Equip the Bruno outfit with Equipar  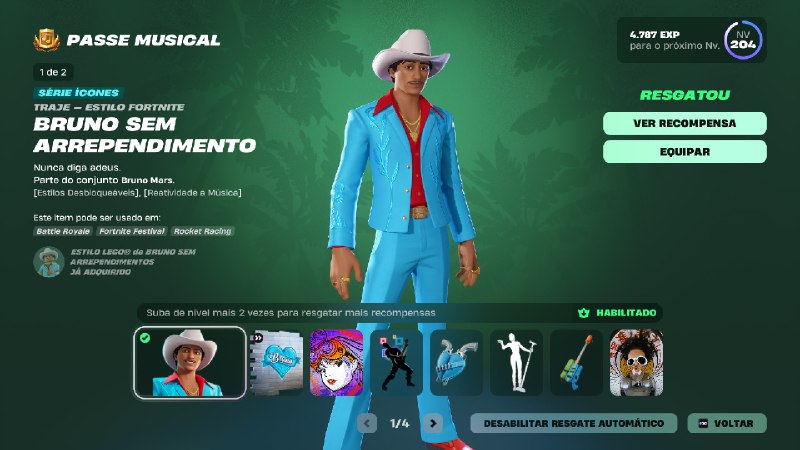click(x=684, y=152)
